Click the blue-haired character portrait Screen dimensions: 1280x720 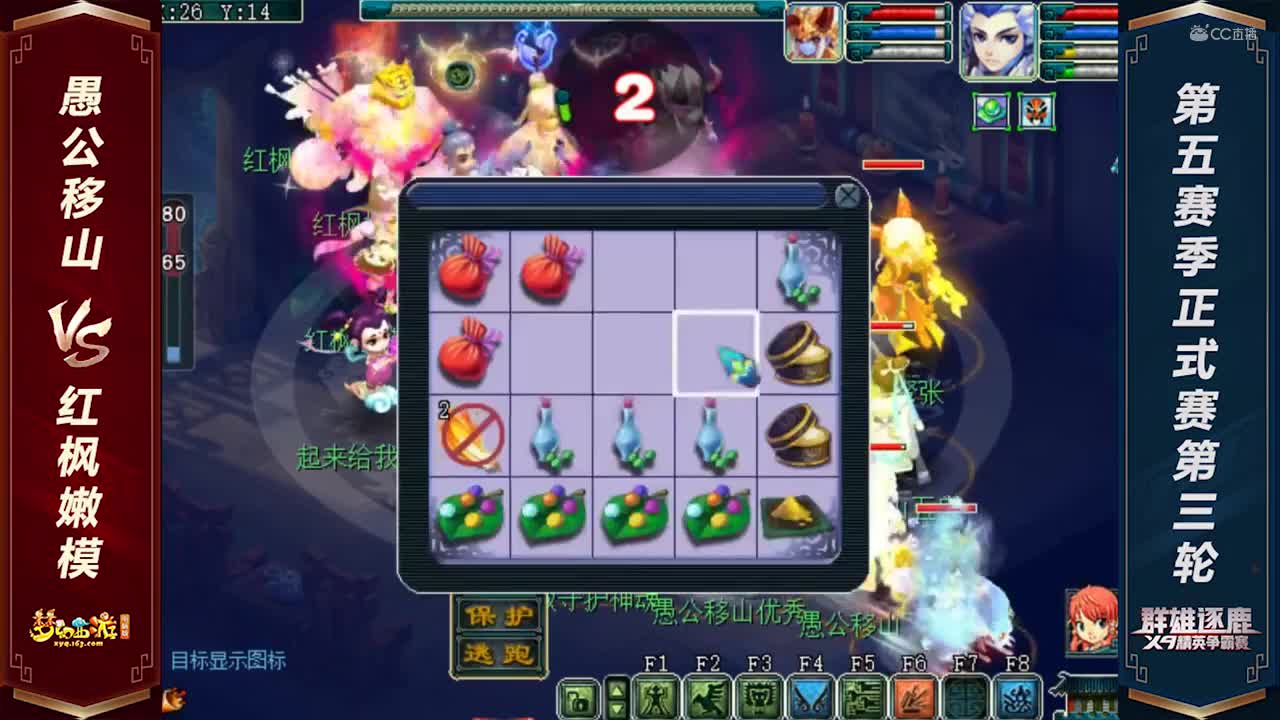click(x=999, y=40)
